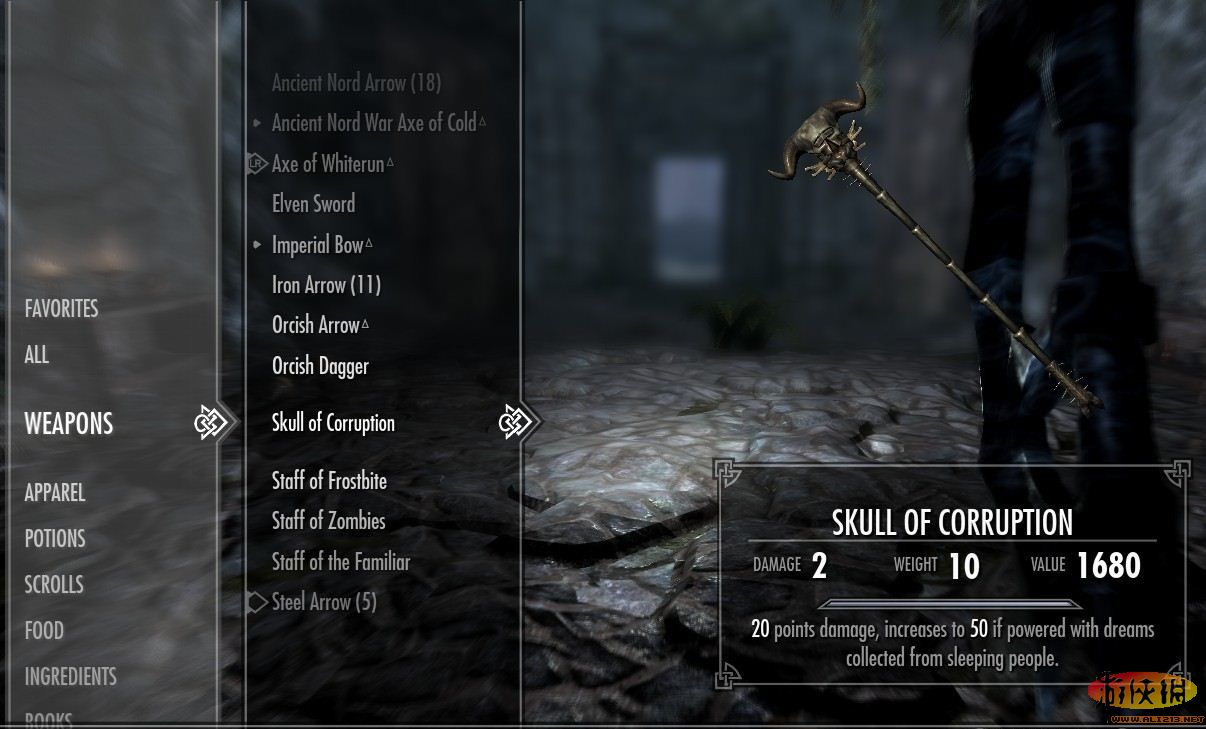1206x729 pixels.
Task: Pick the Staff of the Familiar
Action: 341,562
